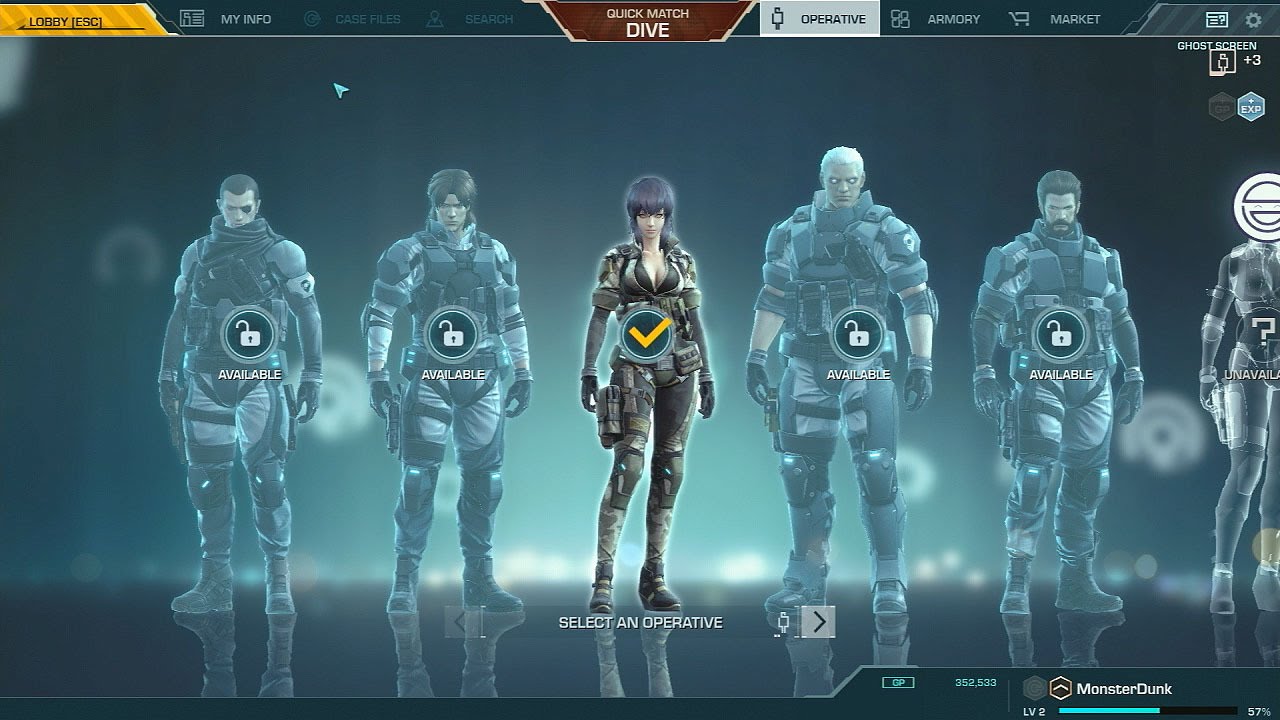
Task: Click the Quick Match Dive button
Action: [647, 21]
